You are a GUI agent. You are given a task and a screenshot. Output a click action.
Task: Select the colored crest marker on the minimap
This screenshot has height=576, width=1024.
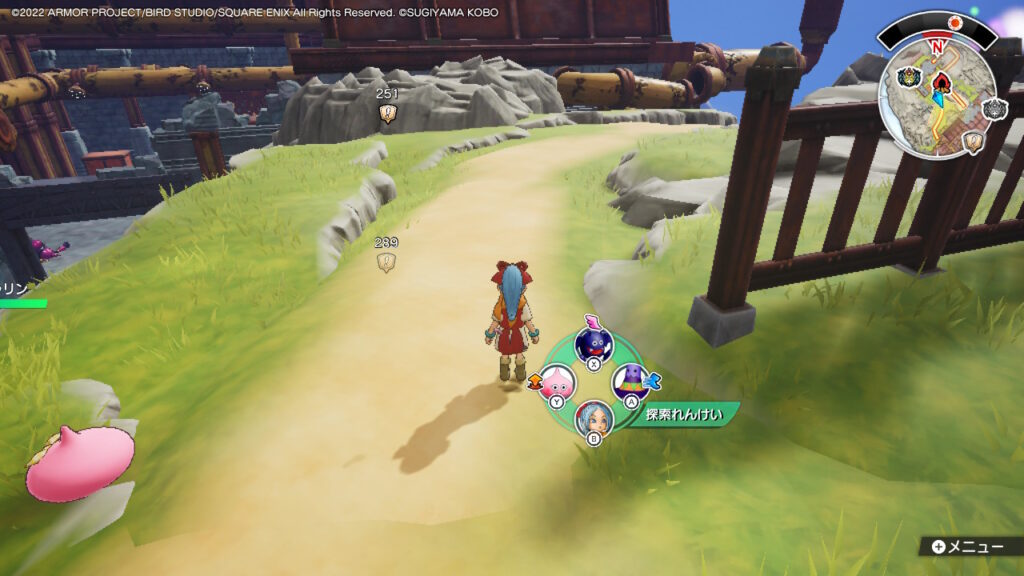point(909,77)
